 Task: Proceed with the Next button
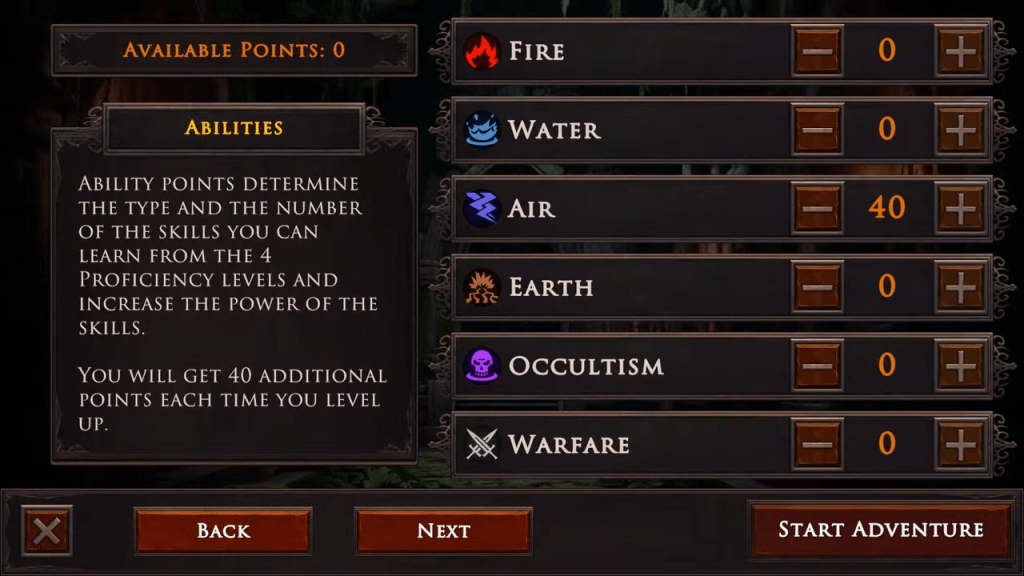point(443,530)
